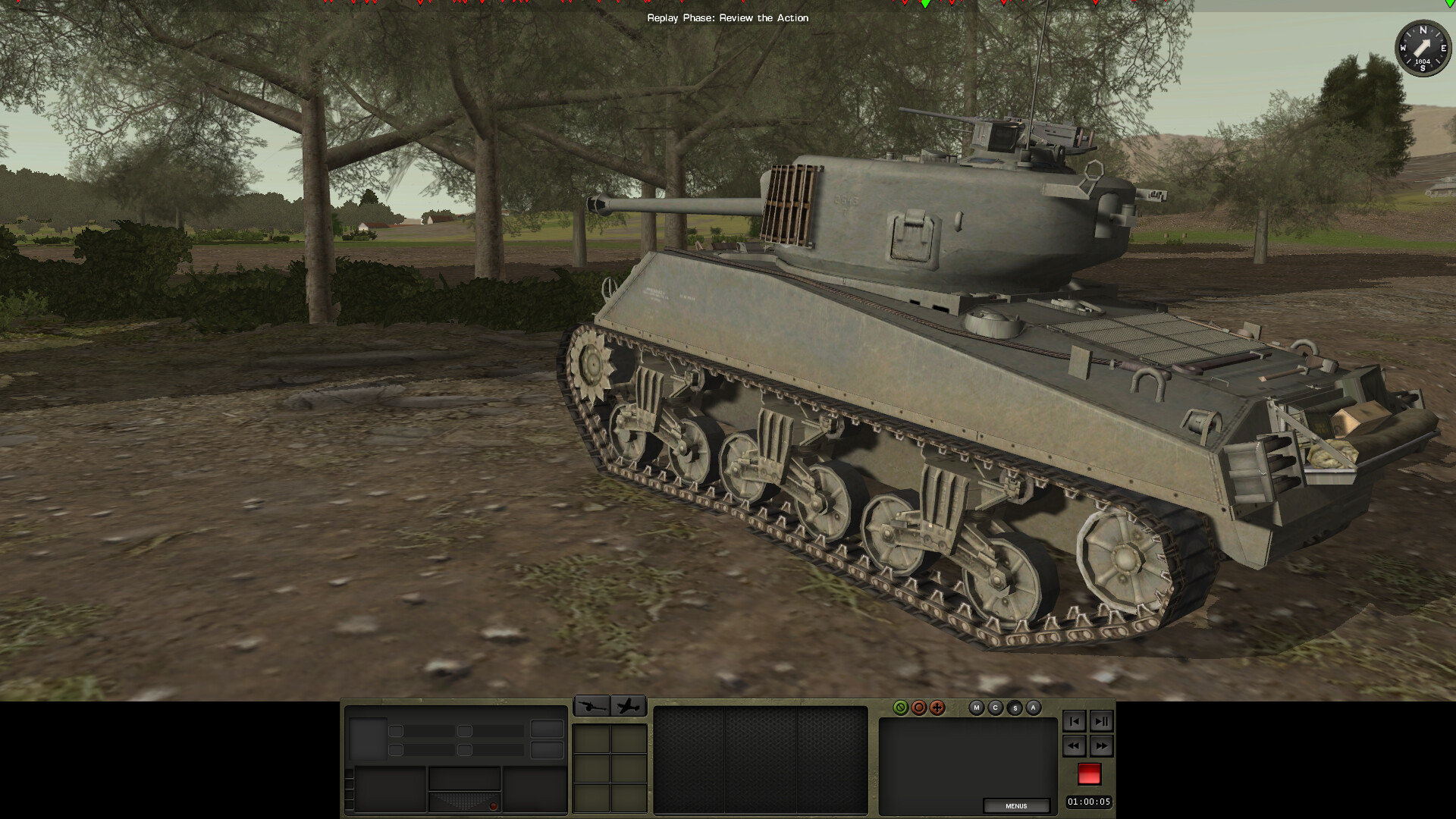The height and width of the screenshot is (819, 1456).
Task: Click the red target circle icon
Action: (919, 708)
